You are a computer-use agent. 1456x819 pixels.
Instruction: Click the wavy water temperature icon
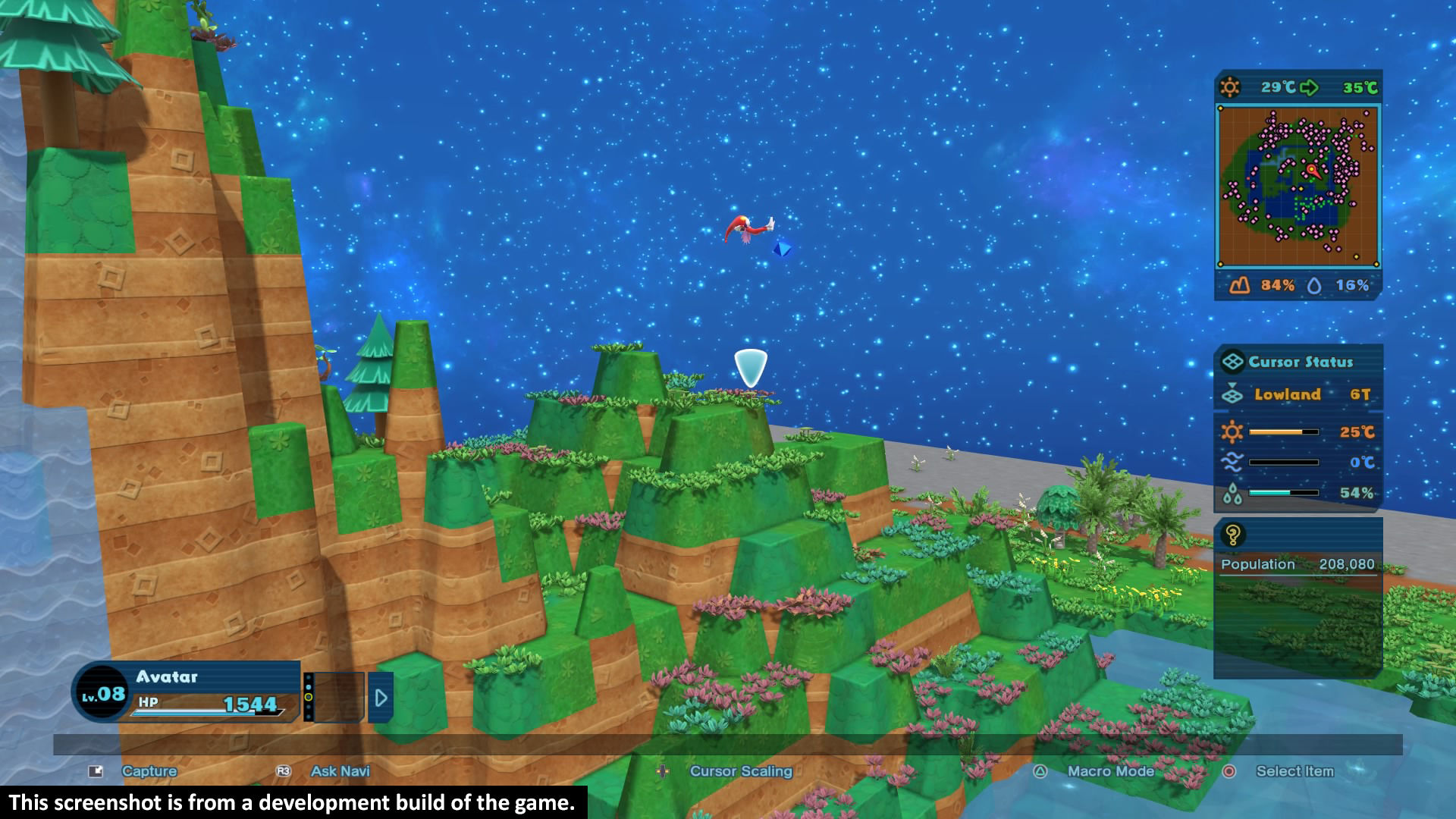pos(1233,462)
